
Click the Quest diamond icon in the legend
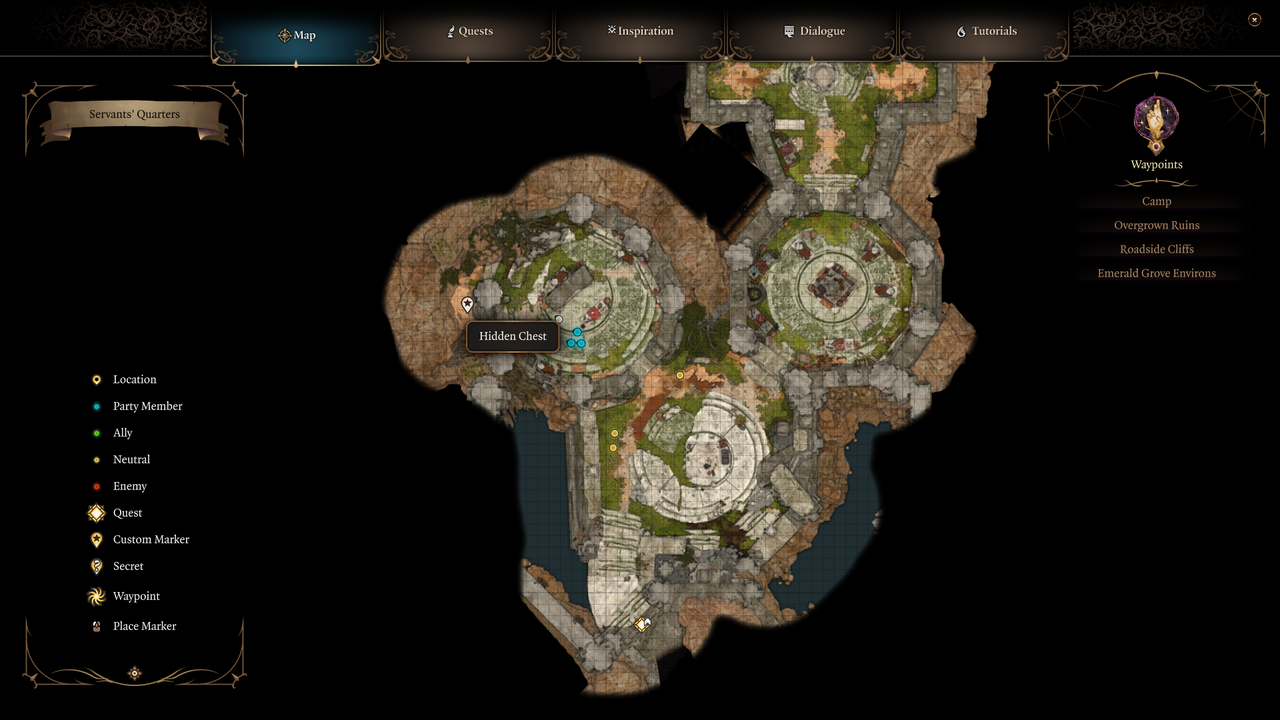click(96, 512)
